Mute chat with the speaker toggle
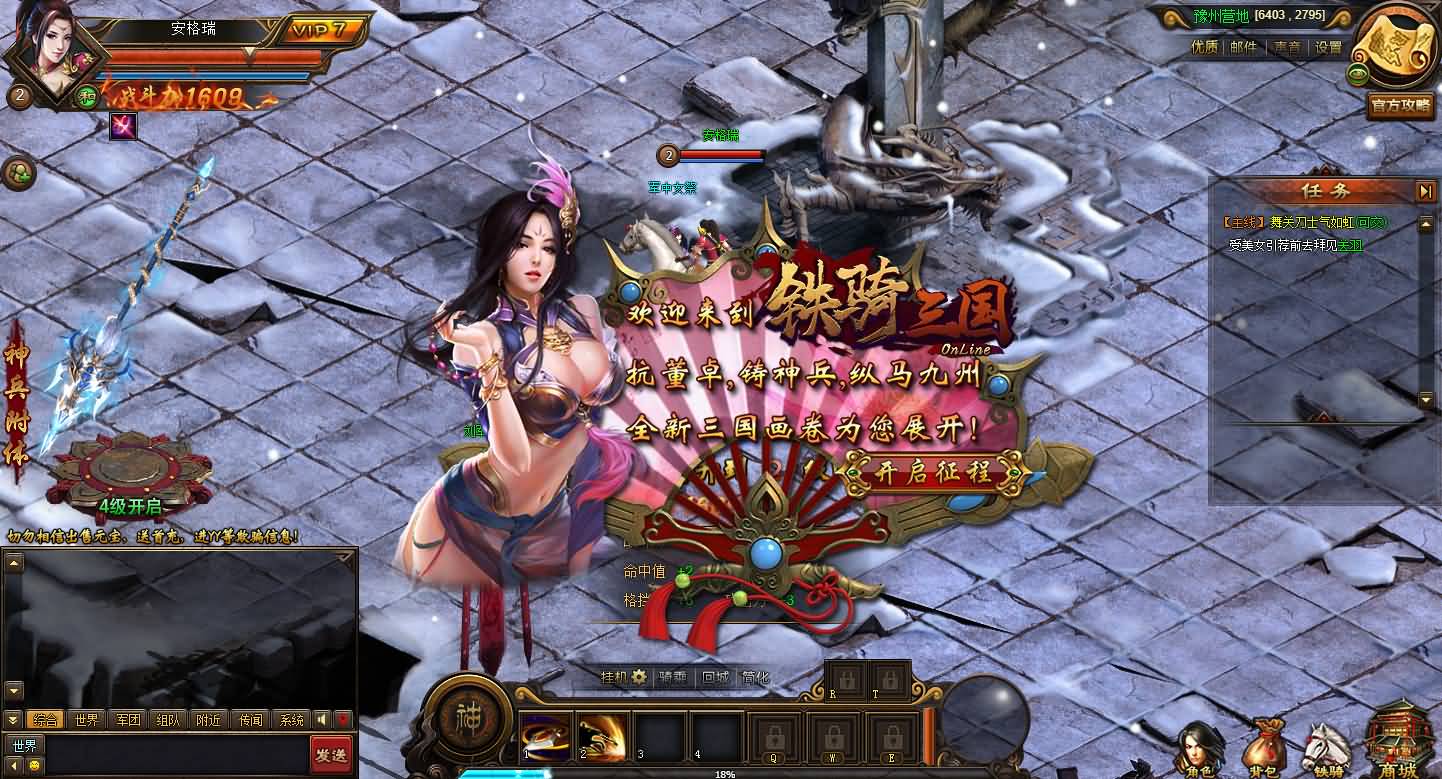The image size is (1442, 779). point(322,719)
